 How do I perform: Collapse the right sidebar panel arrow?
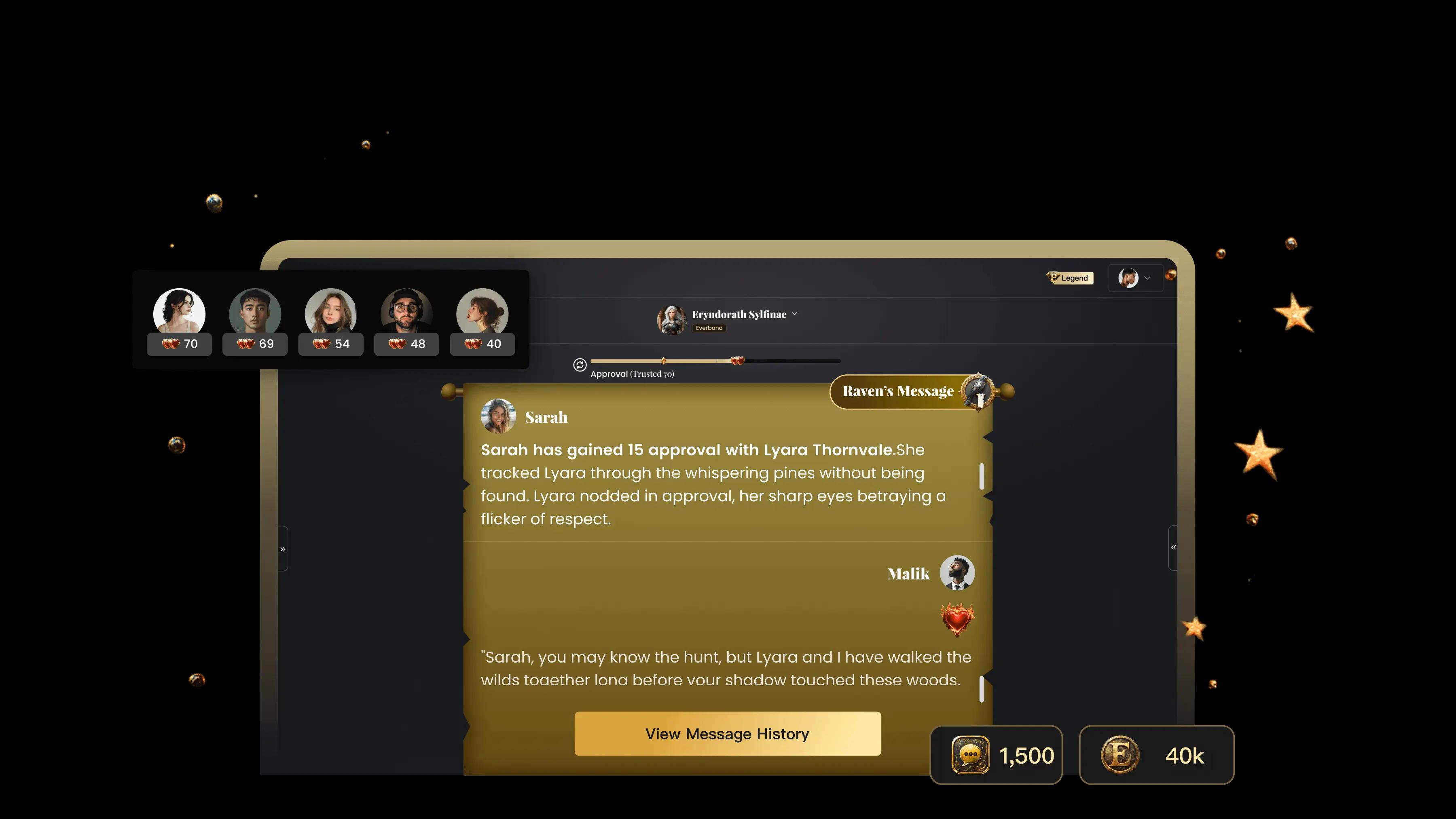(x=1173, y=547)
